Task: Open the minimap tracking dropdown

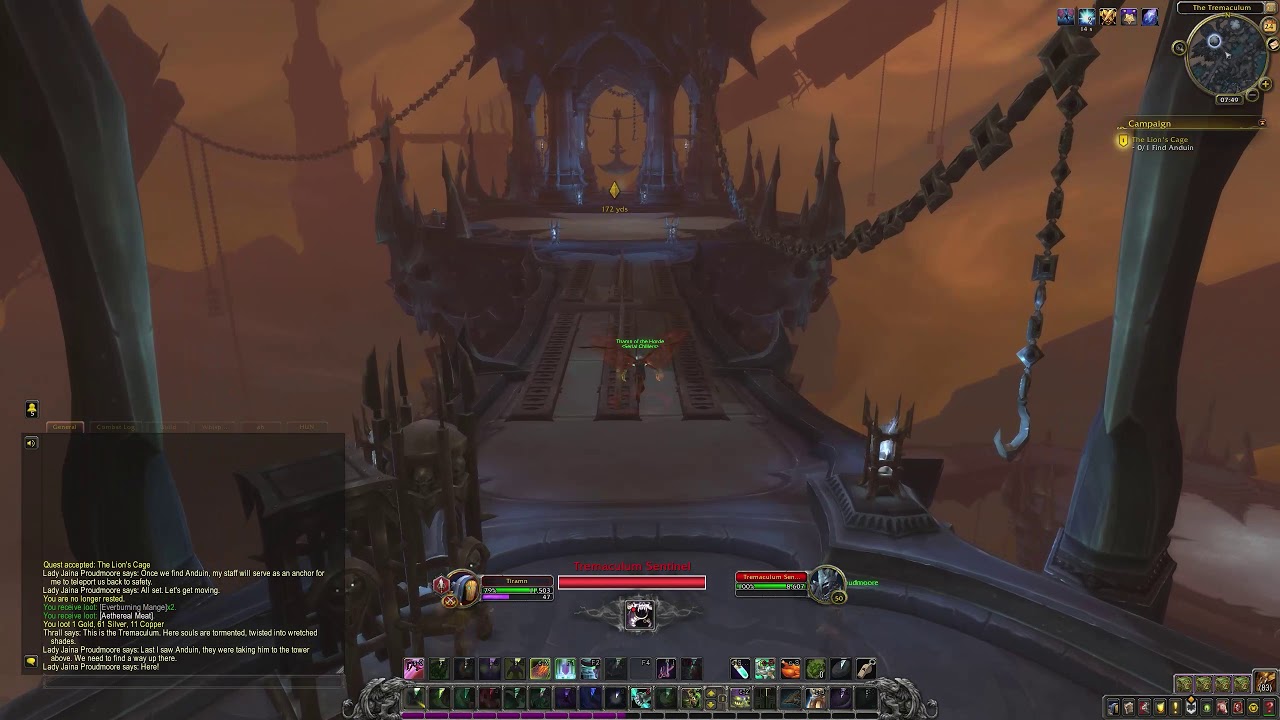Action: click(1179, 47)
